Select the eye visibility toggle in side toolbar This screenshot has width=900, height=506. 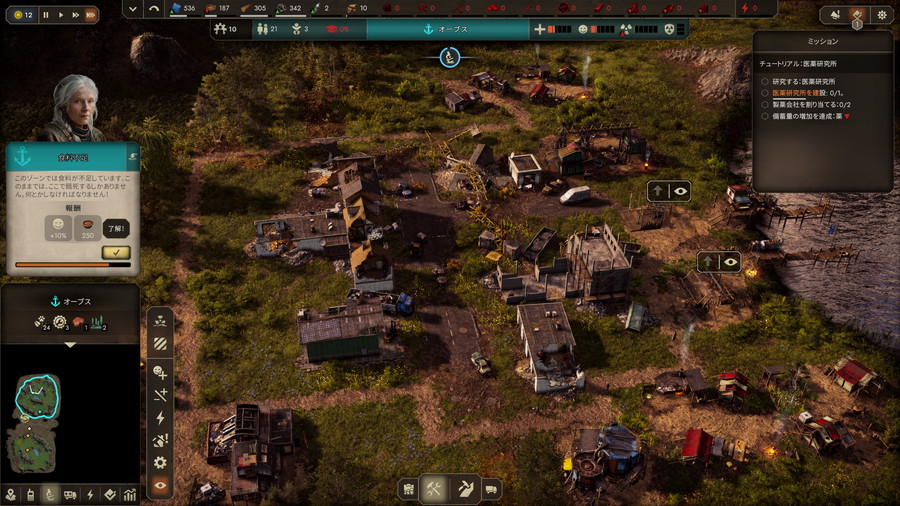(x=160, y=486)
